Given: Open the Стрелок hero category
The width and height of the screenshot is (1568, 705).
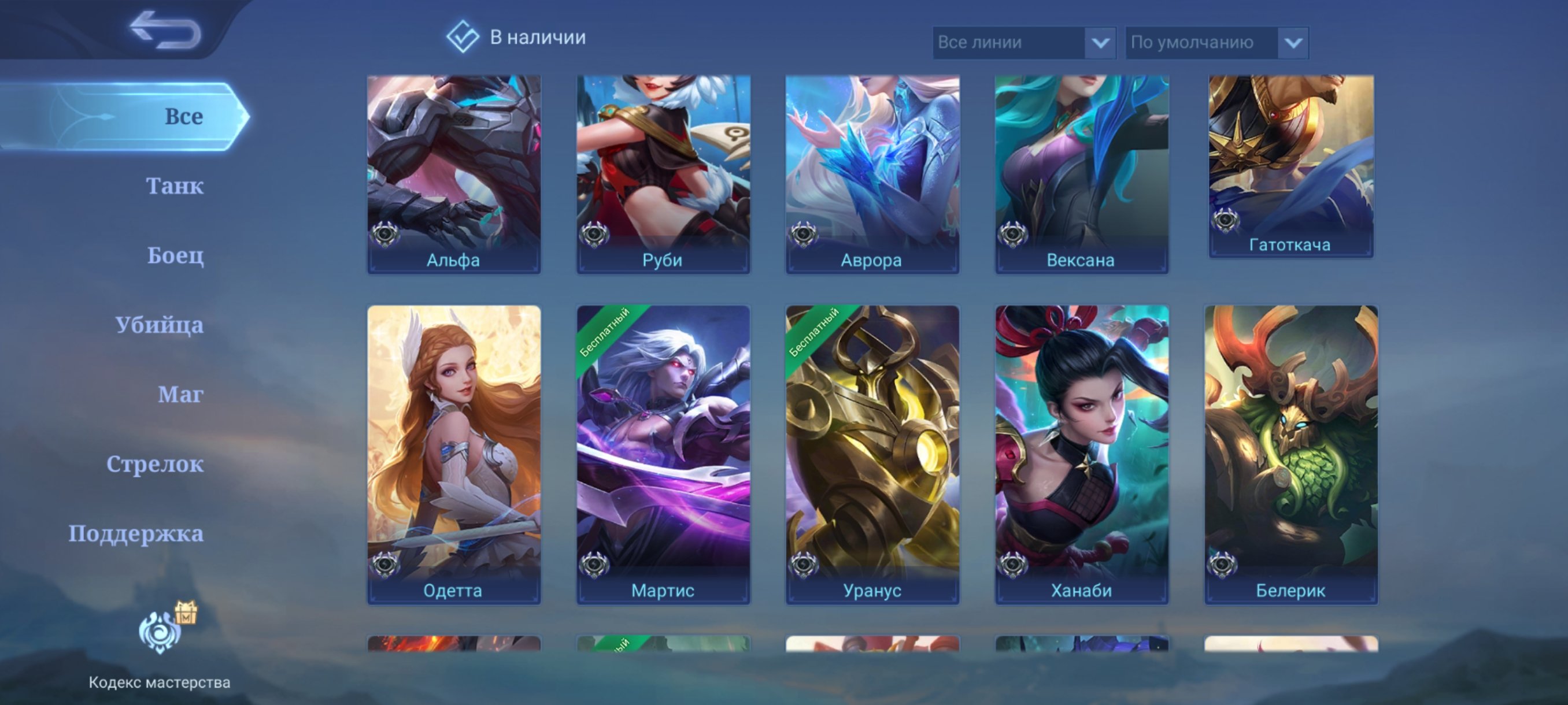Looking at the screenshot, I should pos(156,465).
